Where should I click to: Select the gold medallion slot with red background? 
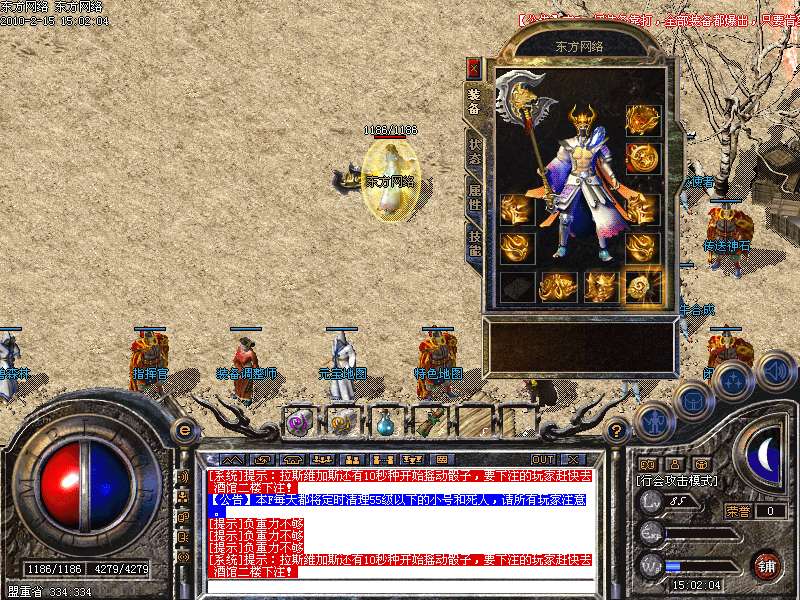pyautogui.click(x=641, y=157)
